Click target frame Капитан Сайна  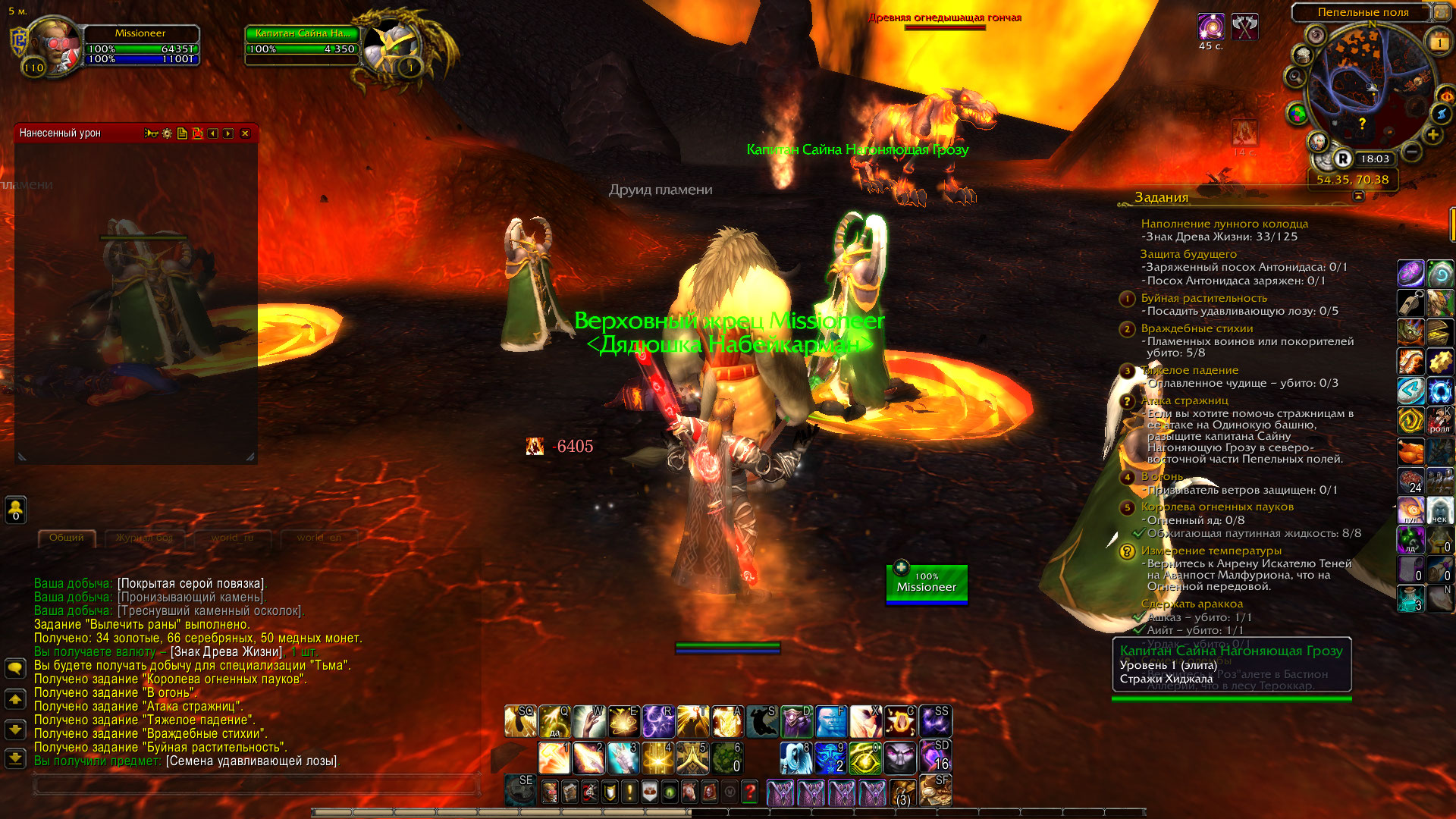pyautogui.click(x=303, y=42)
